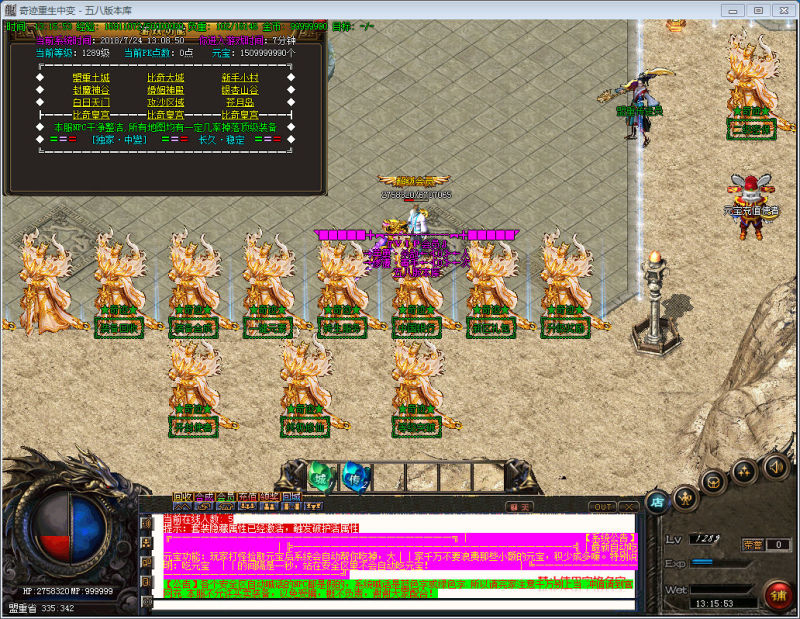Select the 攻沙区域 link

165,102
